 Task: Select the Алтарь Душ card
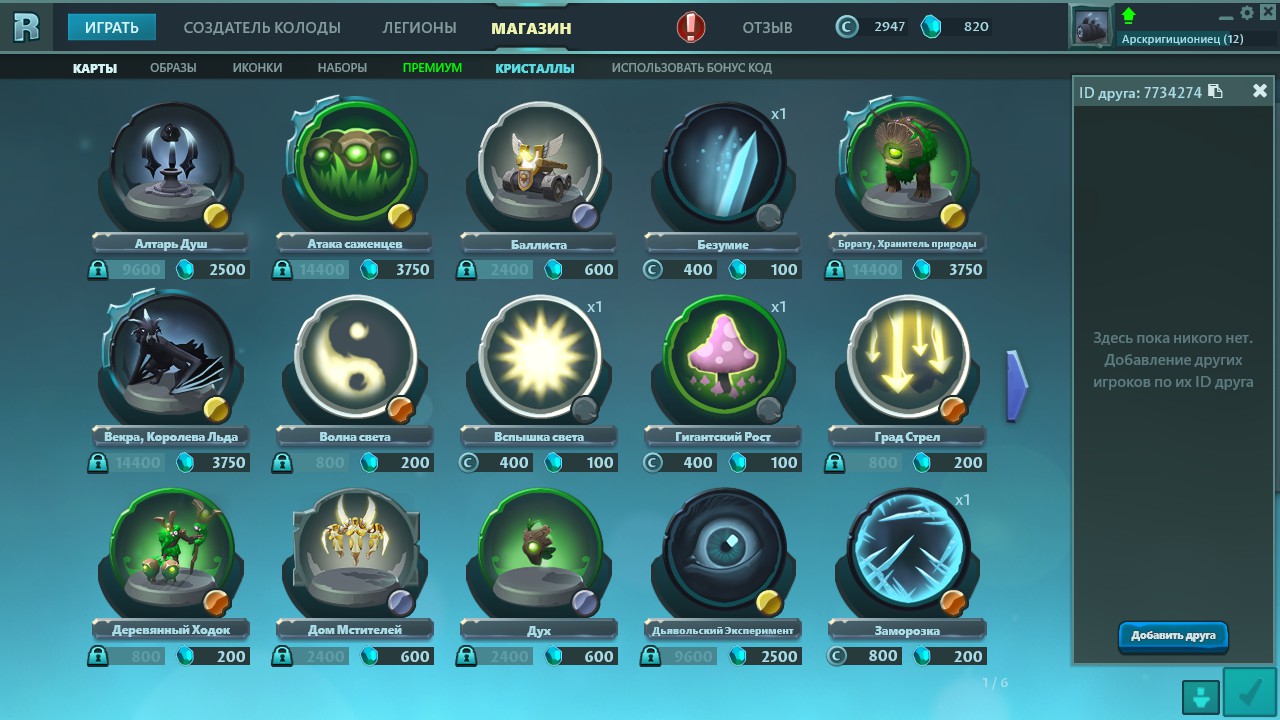(x=172, y=165)
